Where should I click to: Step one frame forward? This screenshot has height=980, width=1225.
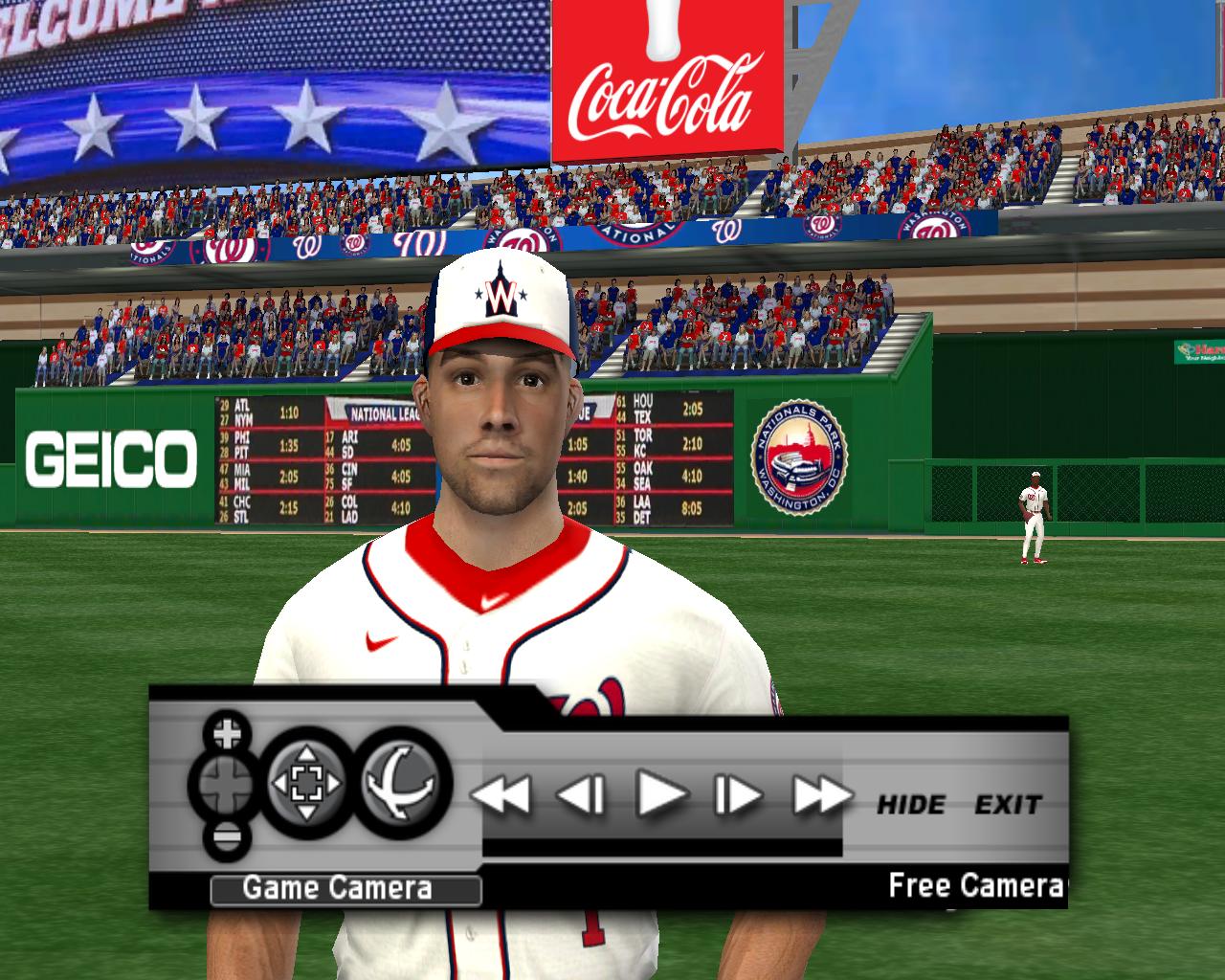pos(738,794)
